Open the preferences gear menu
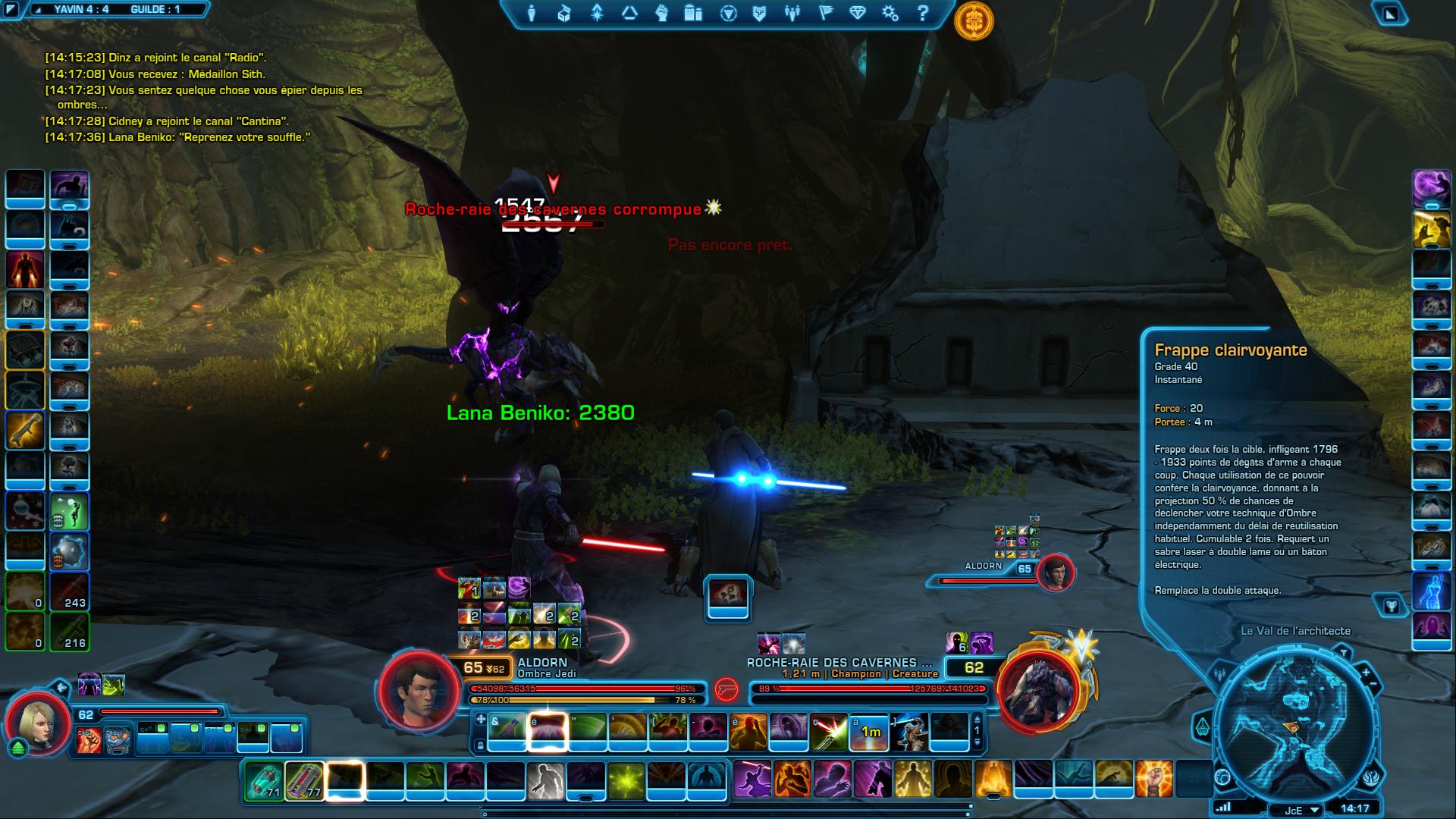Screen dimensions: 1456x819 click(890, 13)
